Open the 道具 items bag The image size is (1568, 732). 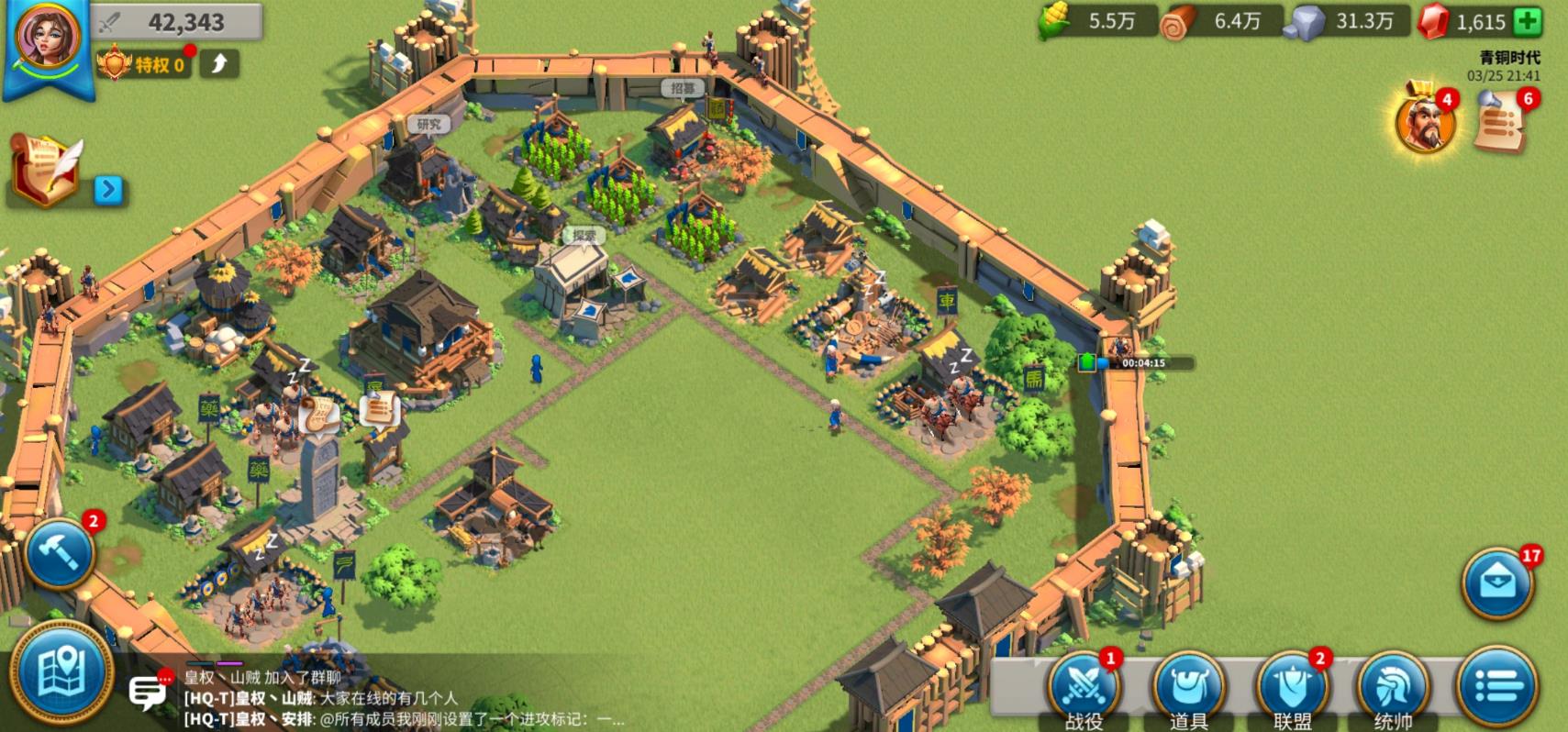click(1189, 688)
